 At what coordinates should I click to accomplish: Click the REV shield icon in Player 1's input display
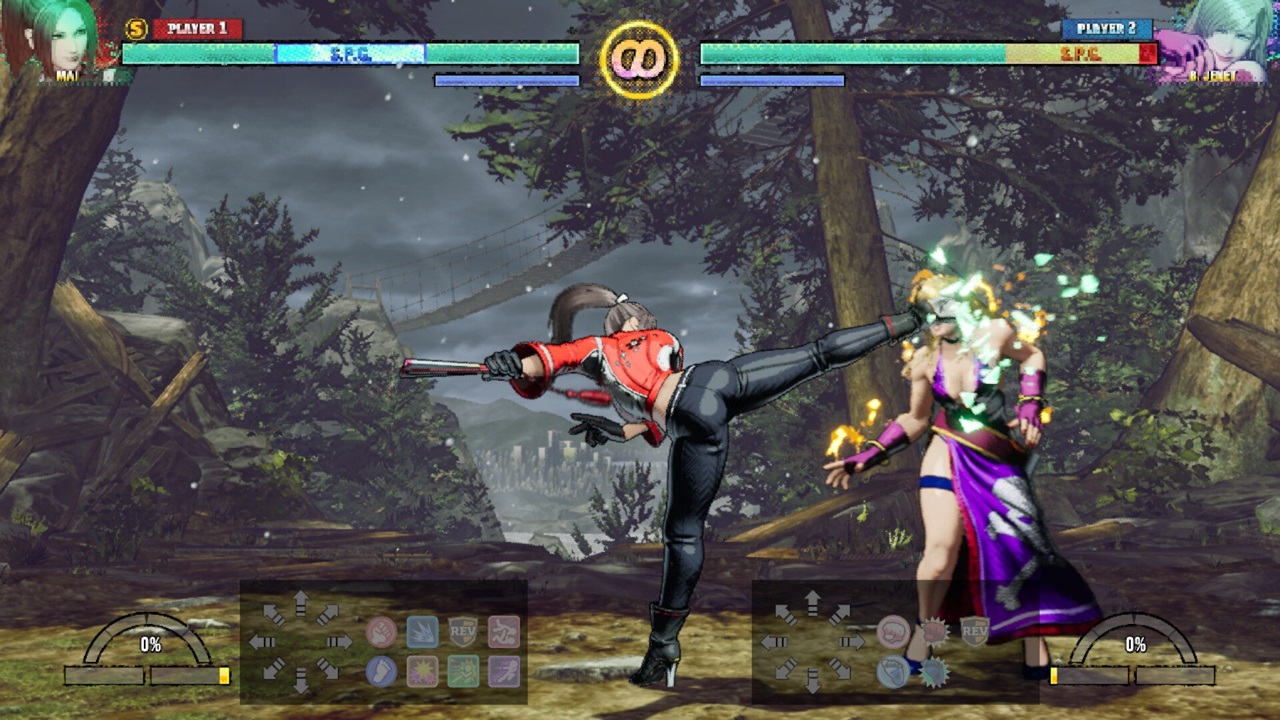click(x=462, y=631)
